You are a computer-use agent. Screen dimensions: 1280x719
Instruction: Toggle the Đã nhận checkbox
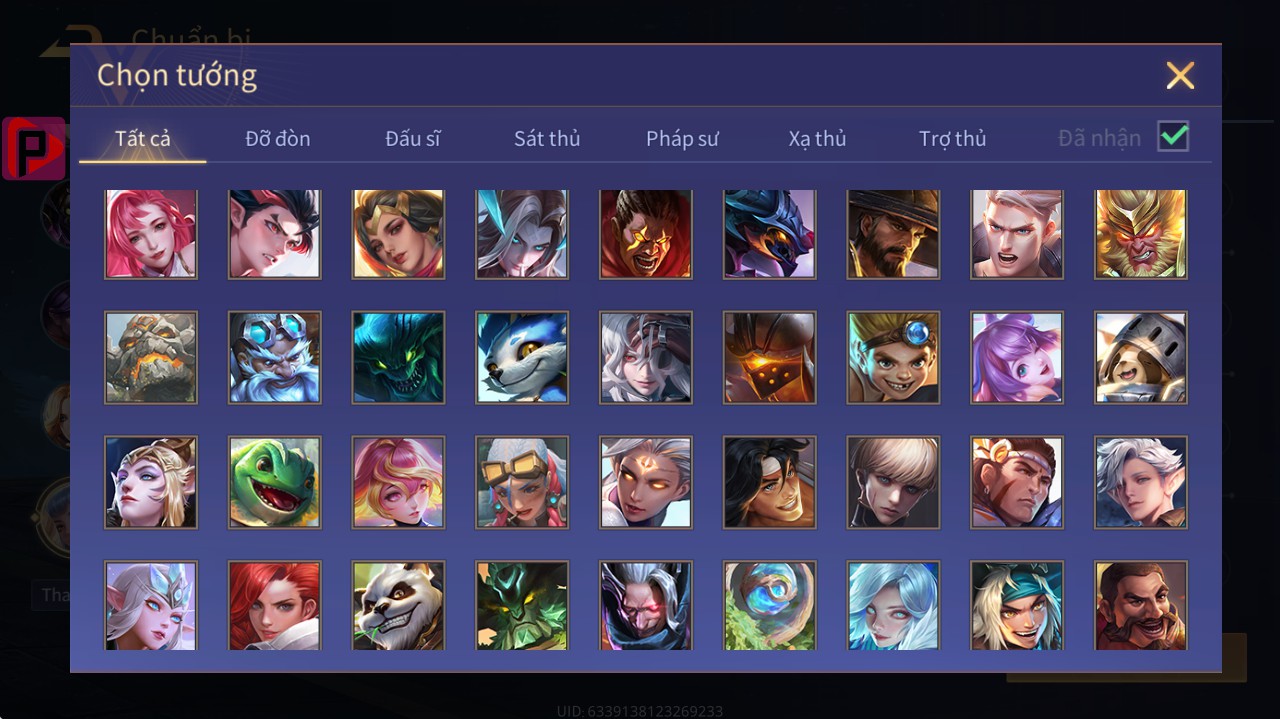point(1173,137)
